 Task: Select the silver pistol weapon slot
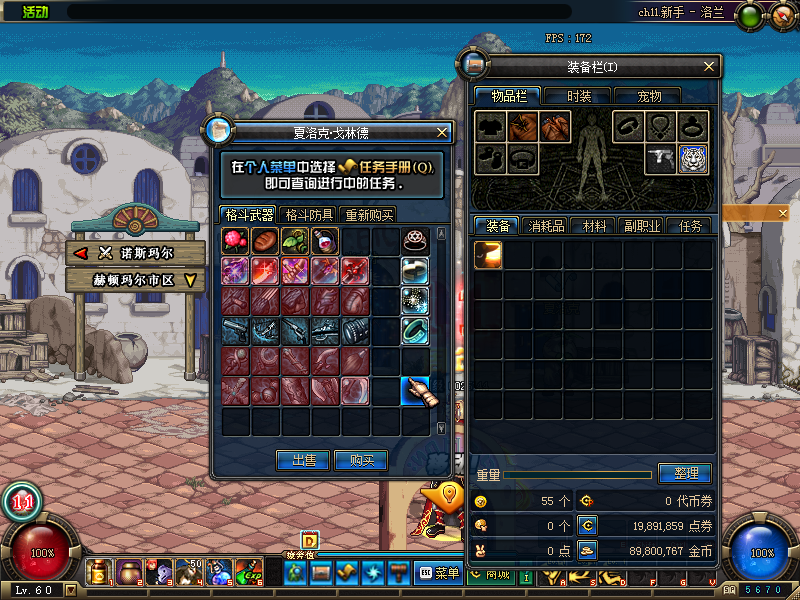(x=661, y=158)
